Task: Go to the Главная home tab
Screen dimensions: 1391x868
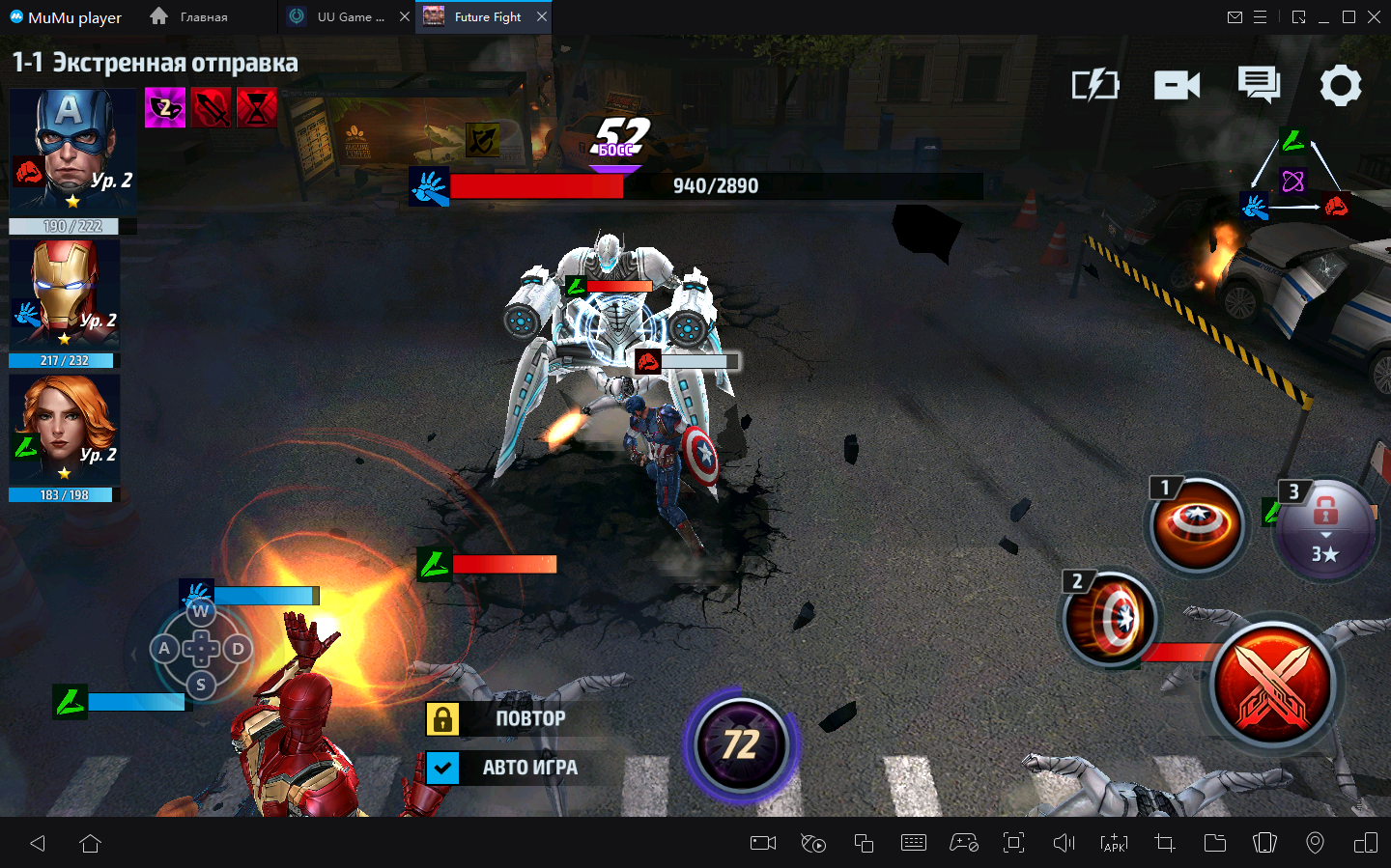Action: pos(190,16)
